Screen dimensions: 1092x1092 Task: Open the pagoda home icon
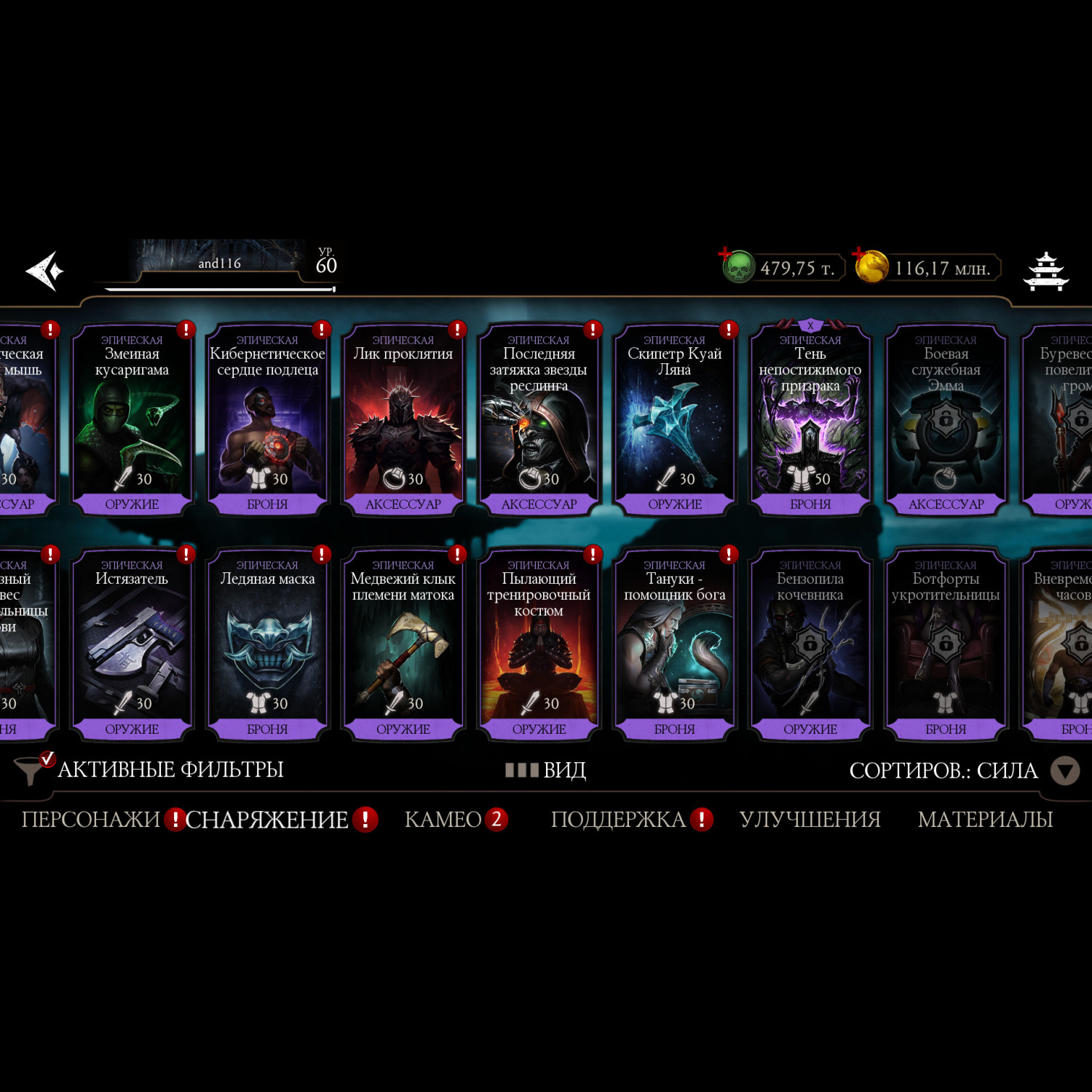tap(1046, 272)
